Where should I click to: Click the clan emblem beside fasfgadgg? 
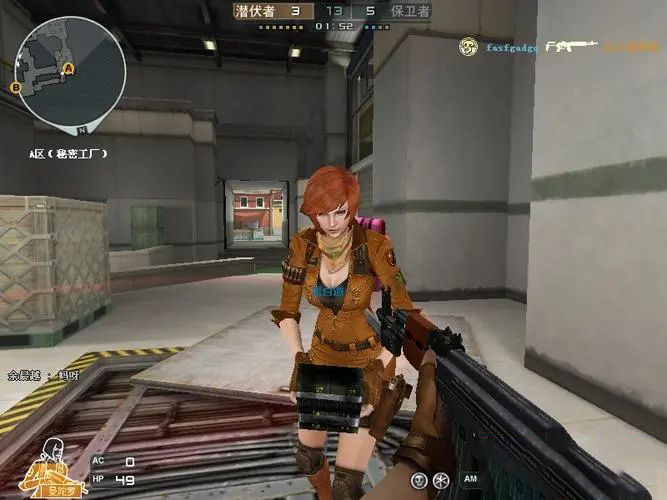tap(468, 46)
